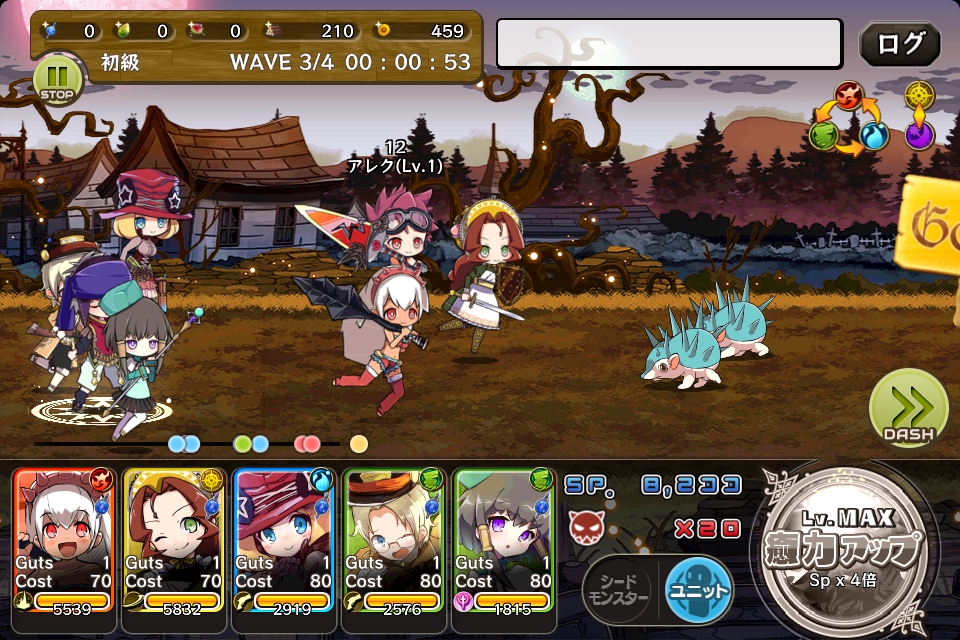Deploy the brown-haired winking unit card
The height and width of the screenshot is (640, 960).
click(x=173, y=538)
